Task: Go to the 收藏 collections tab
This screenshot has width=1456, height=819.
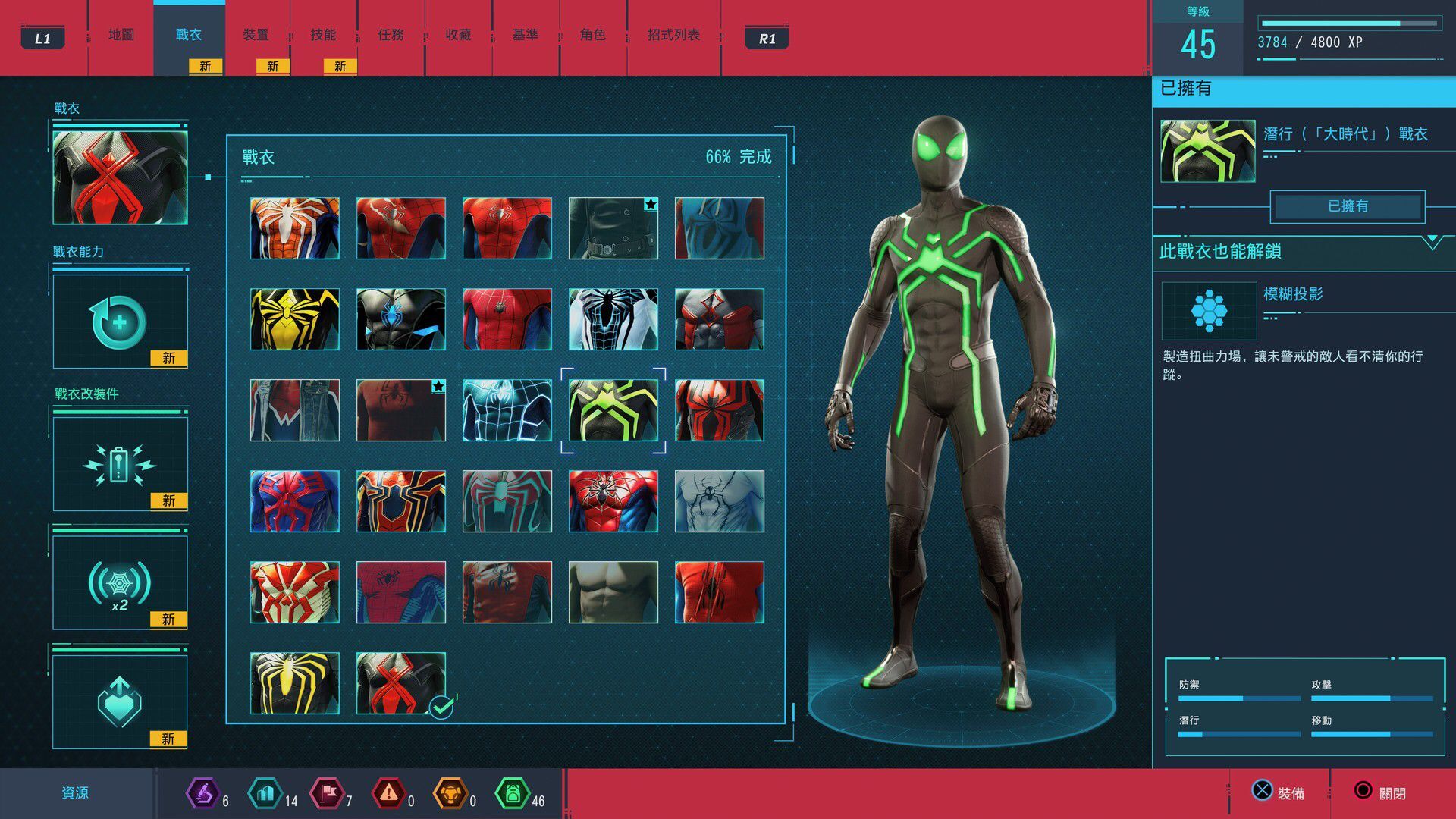Action: pyautogui.click(x=458, y=35)
